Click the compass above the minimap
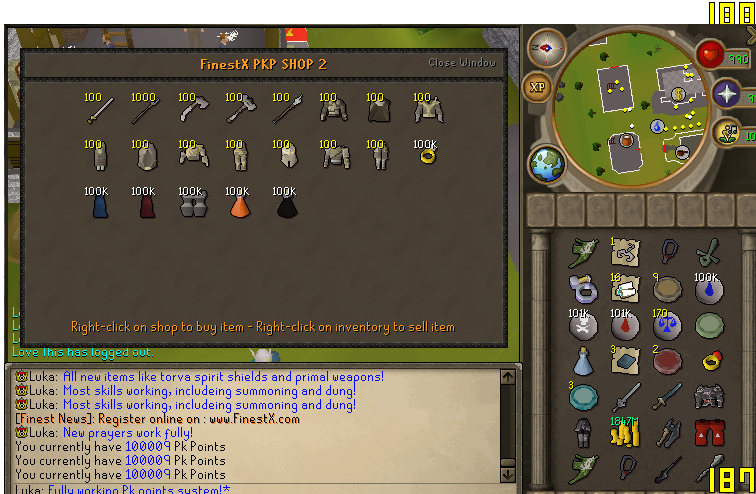The image size is (756, 494). (x=547, y=47)
